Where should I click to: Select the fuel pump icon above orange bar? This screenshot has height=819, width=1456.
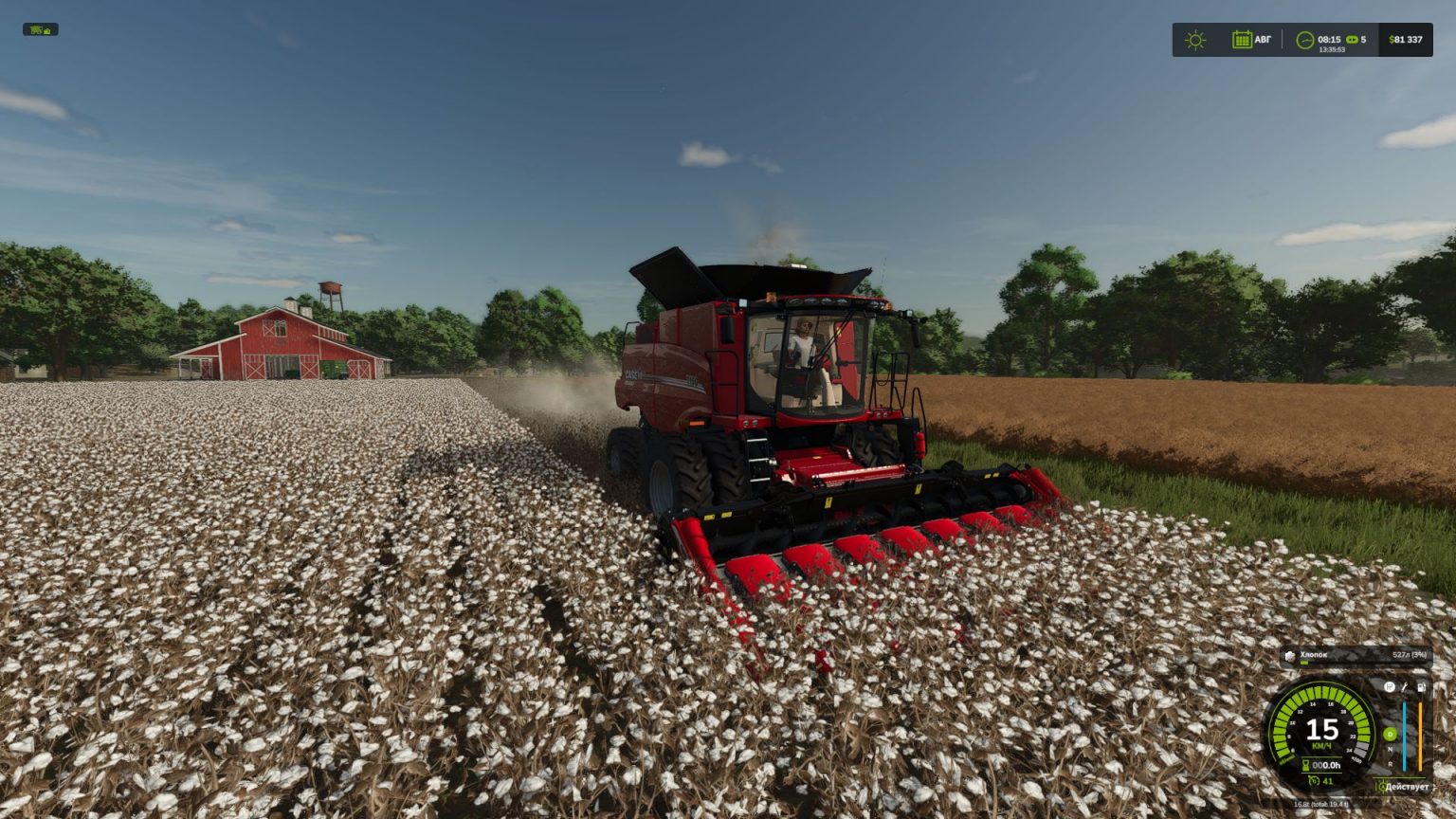pos(1421,687)
